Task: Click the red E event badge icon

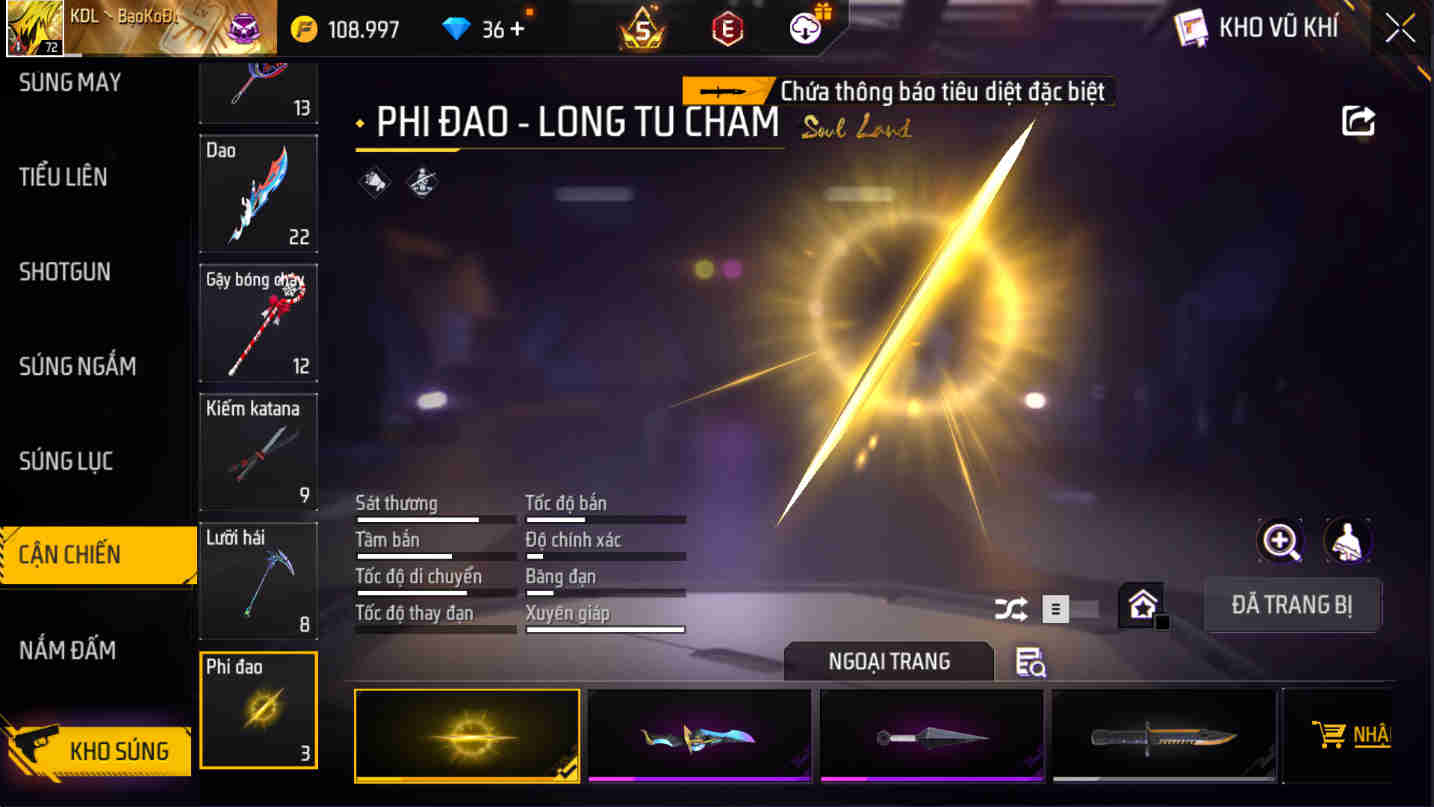Action: pos(726,27)
